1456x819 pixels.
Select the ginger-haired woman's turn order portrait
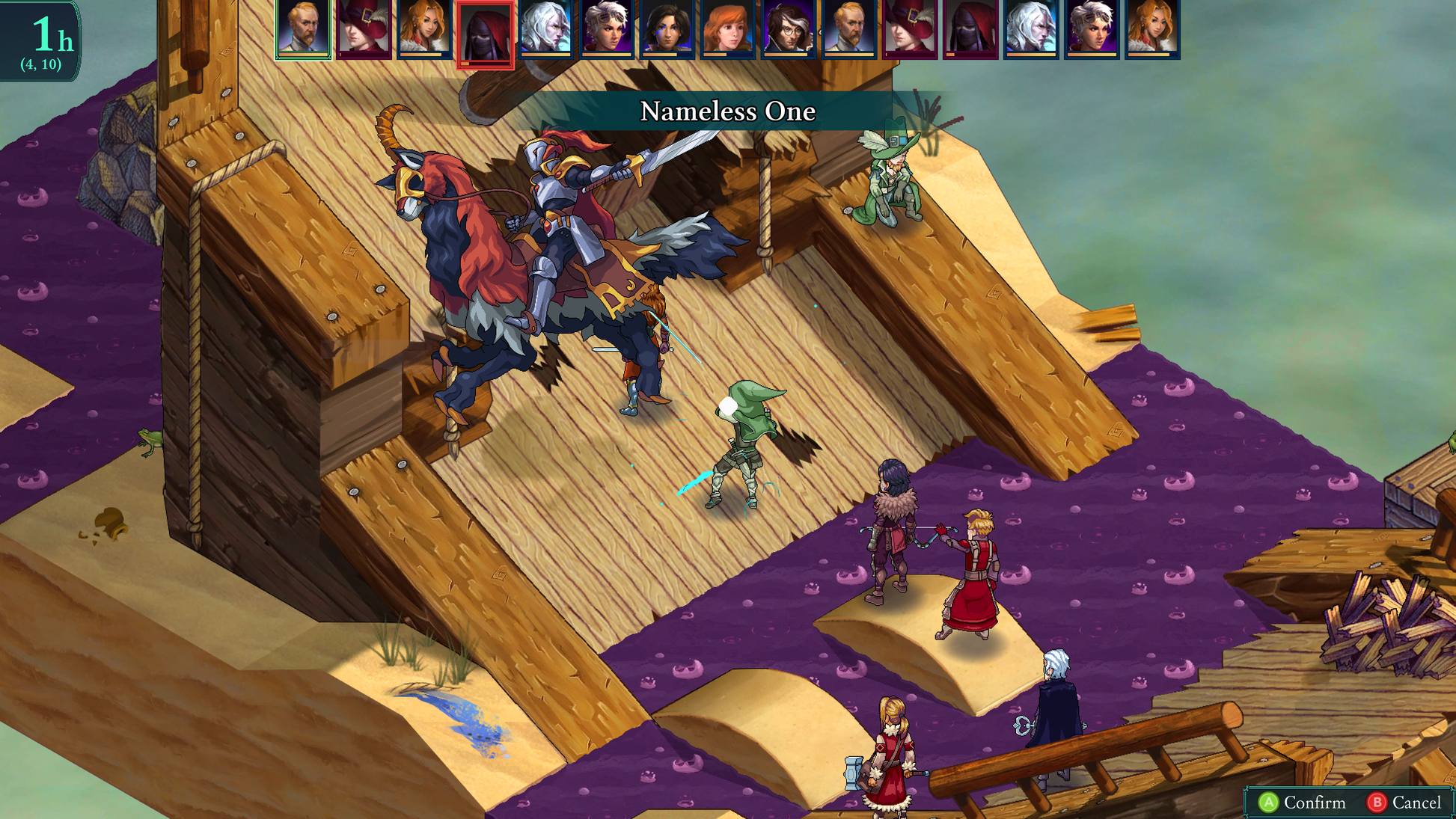[727, 28]
